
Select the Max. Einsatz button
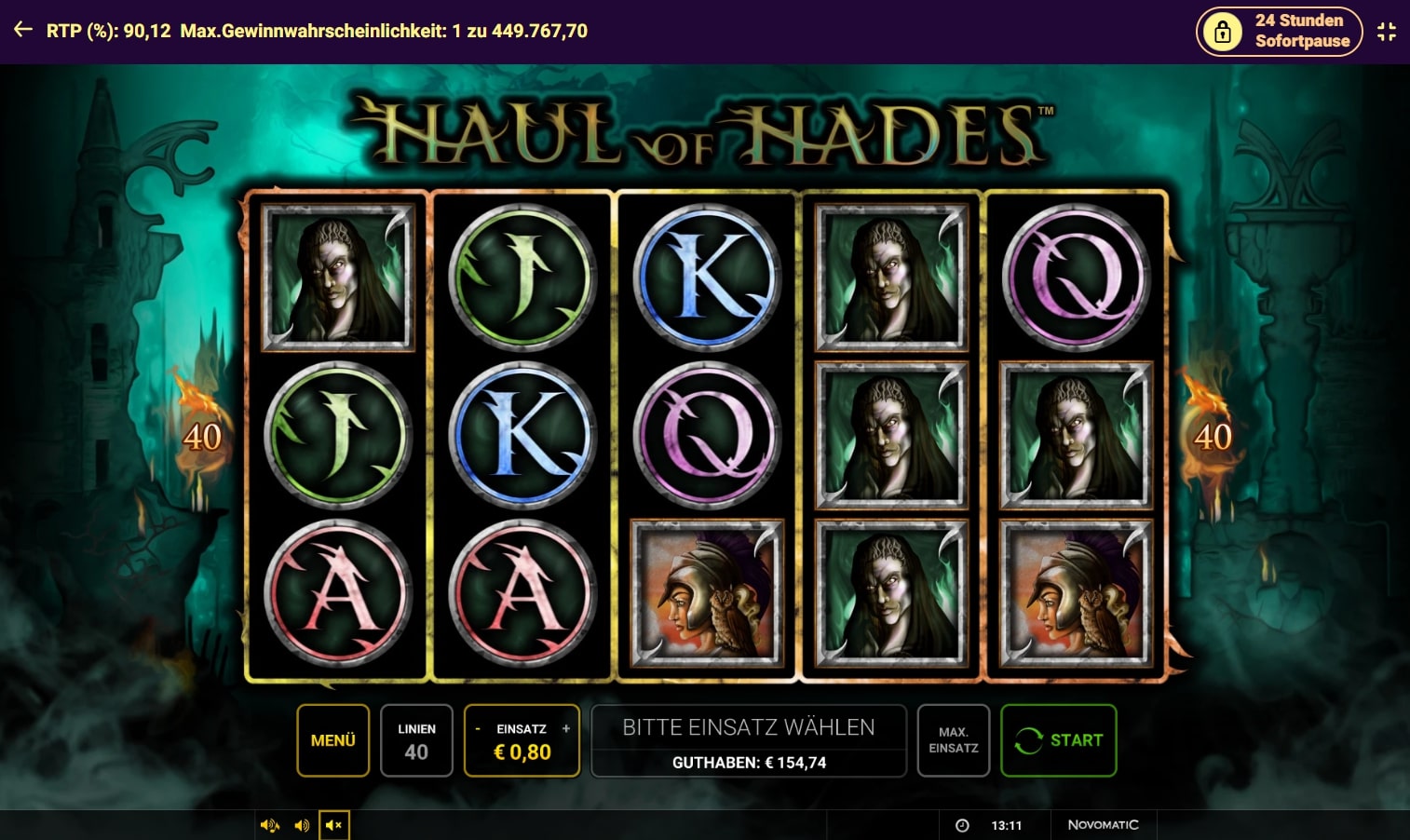click(x=953, y=740)
